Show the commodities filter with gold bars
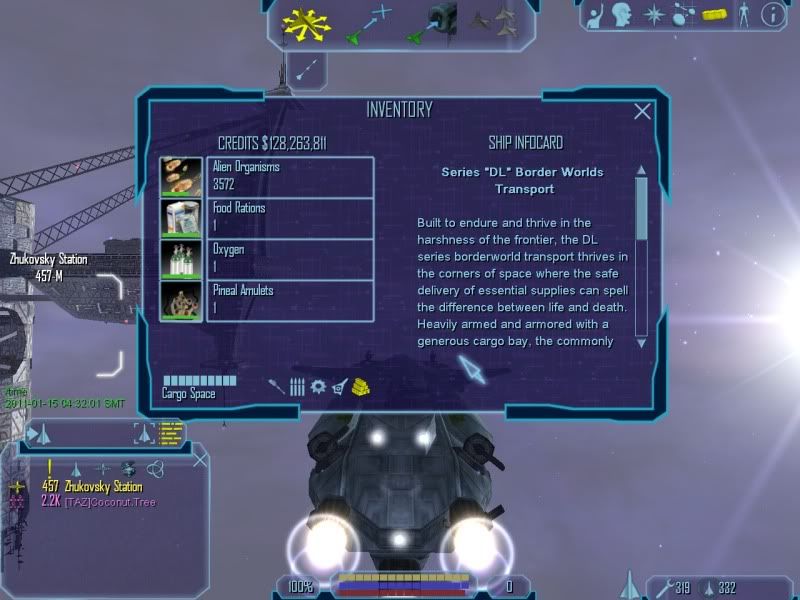Viewport: 800px width, 600px height. click(x=362, y=386)
